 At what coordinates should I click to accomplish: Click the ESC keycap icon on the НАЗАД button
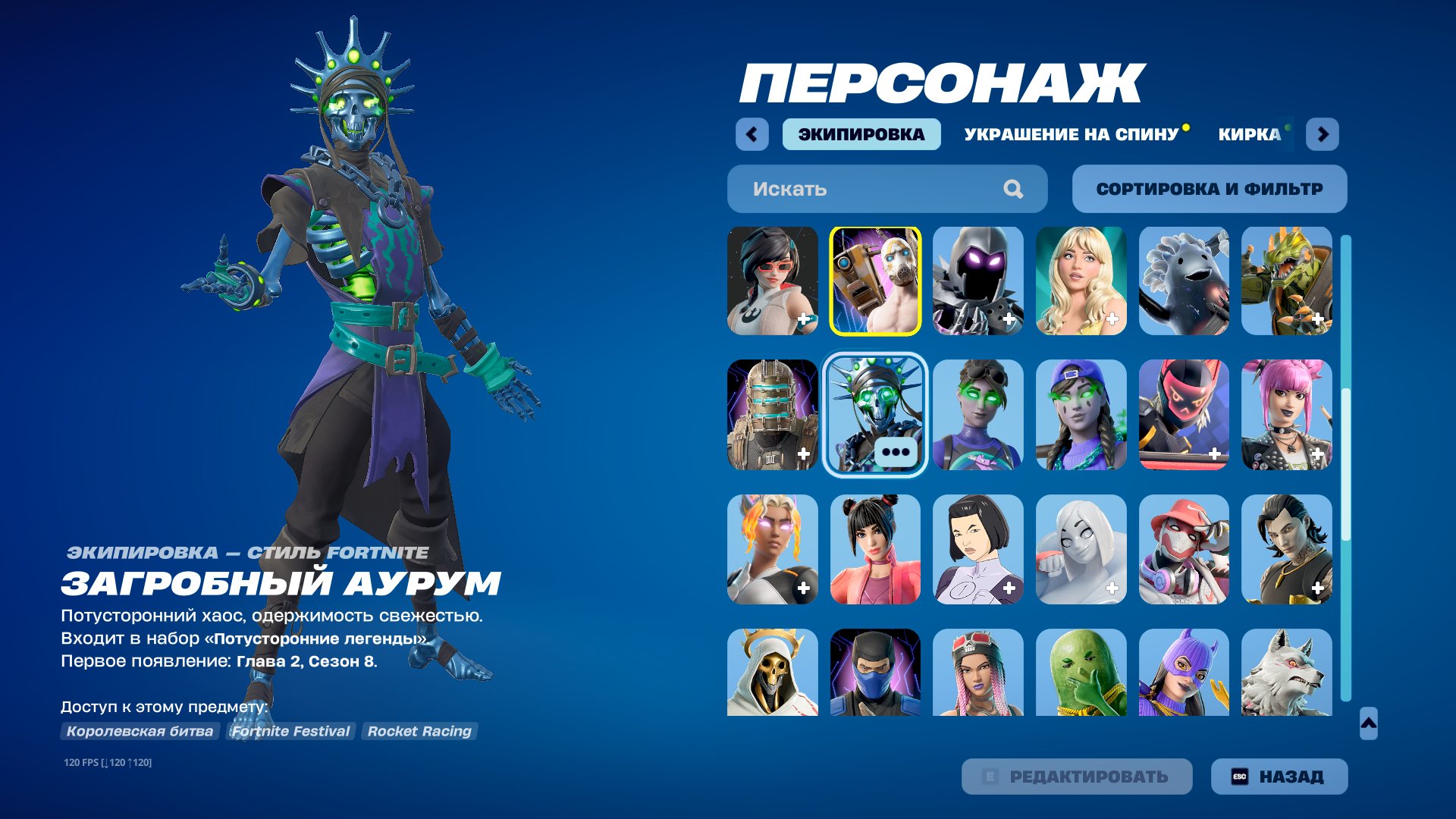pyautogui.click(x=1241, y=776)
